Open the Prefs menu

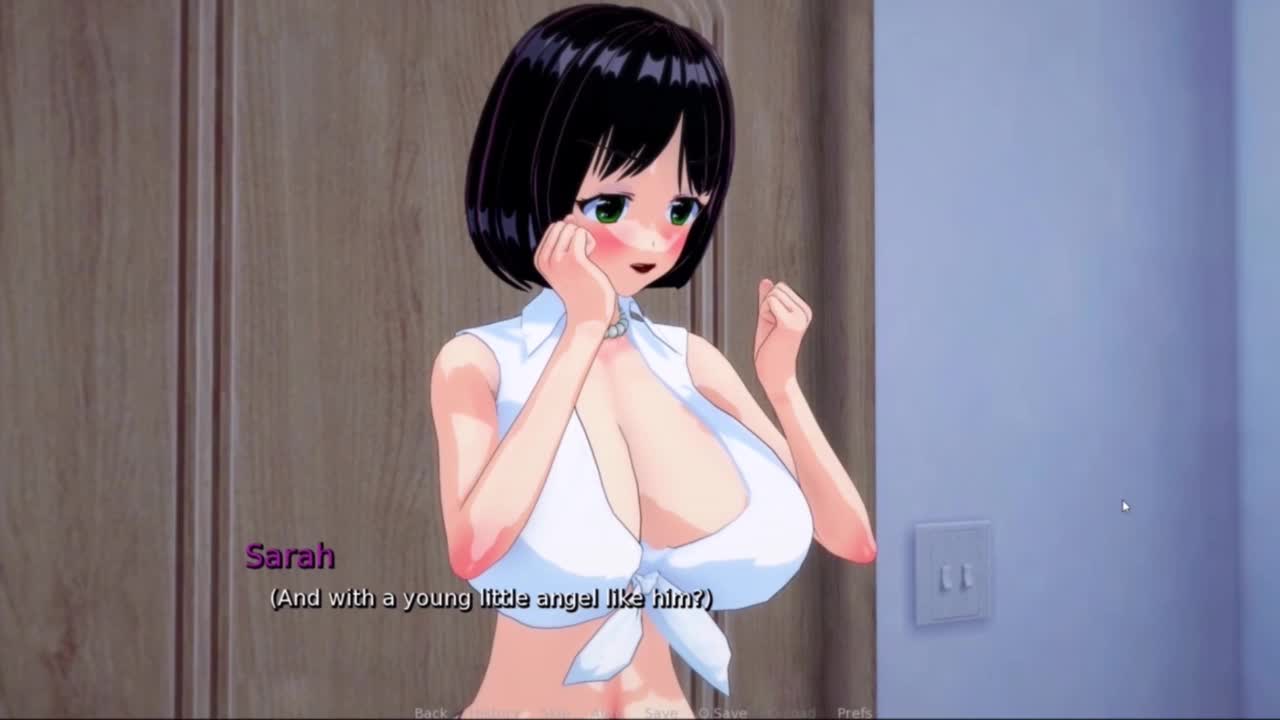(854, 712)
